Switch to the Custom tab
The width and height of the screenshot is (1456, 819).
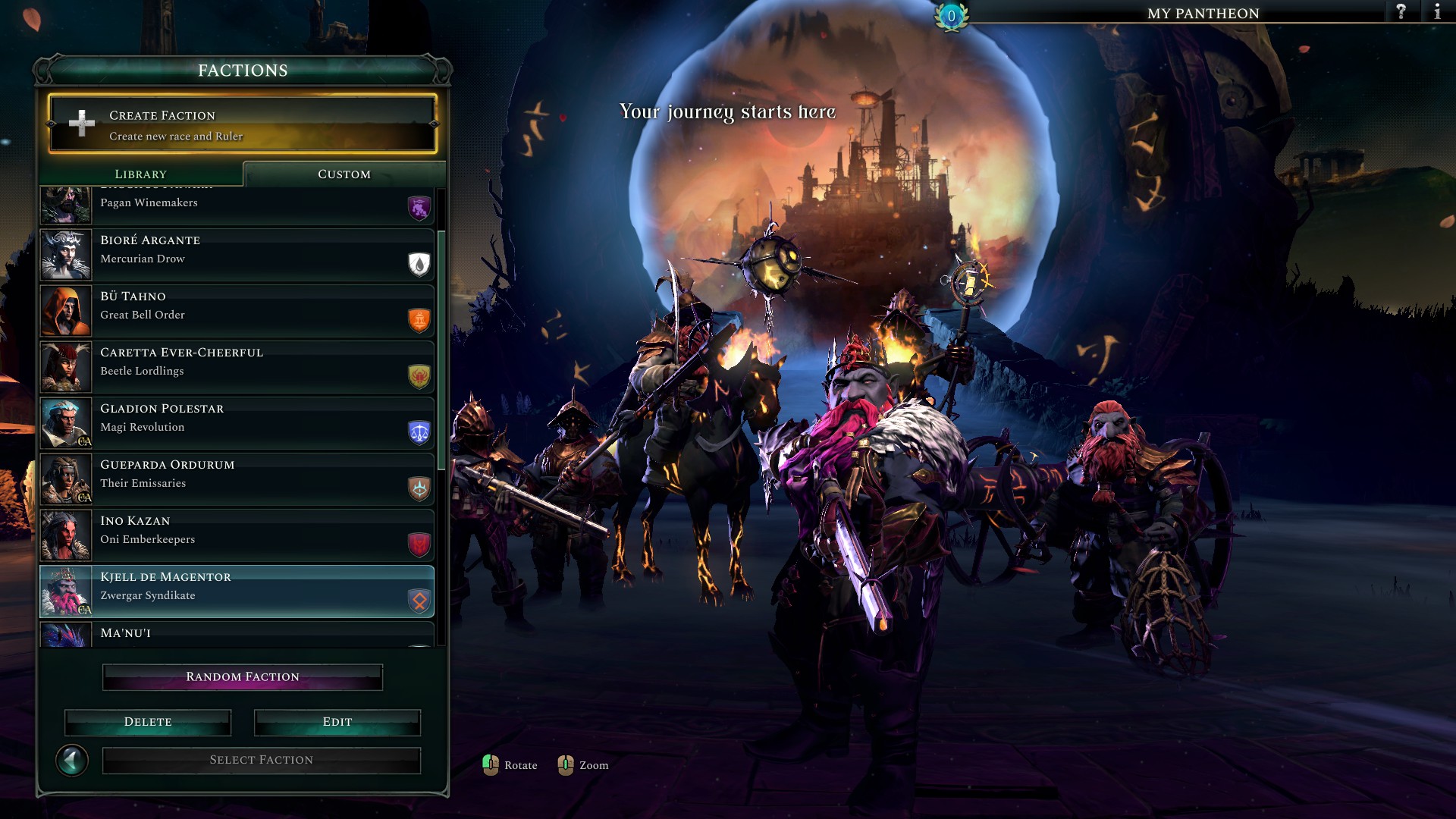[344, 174]
